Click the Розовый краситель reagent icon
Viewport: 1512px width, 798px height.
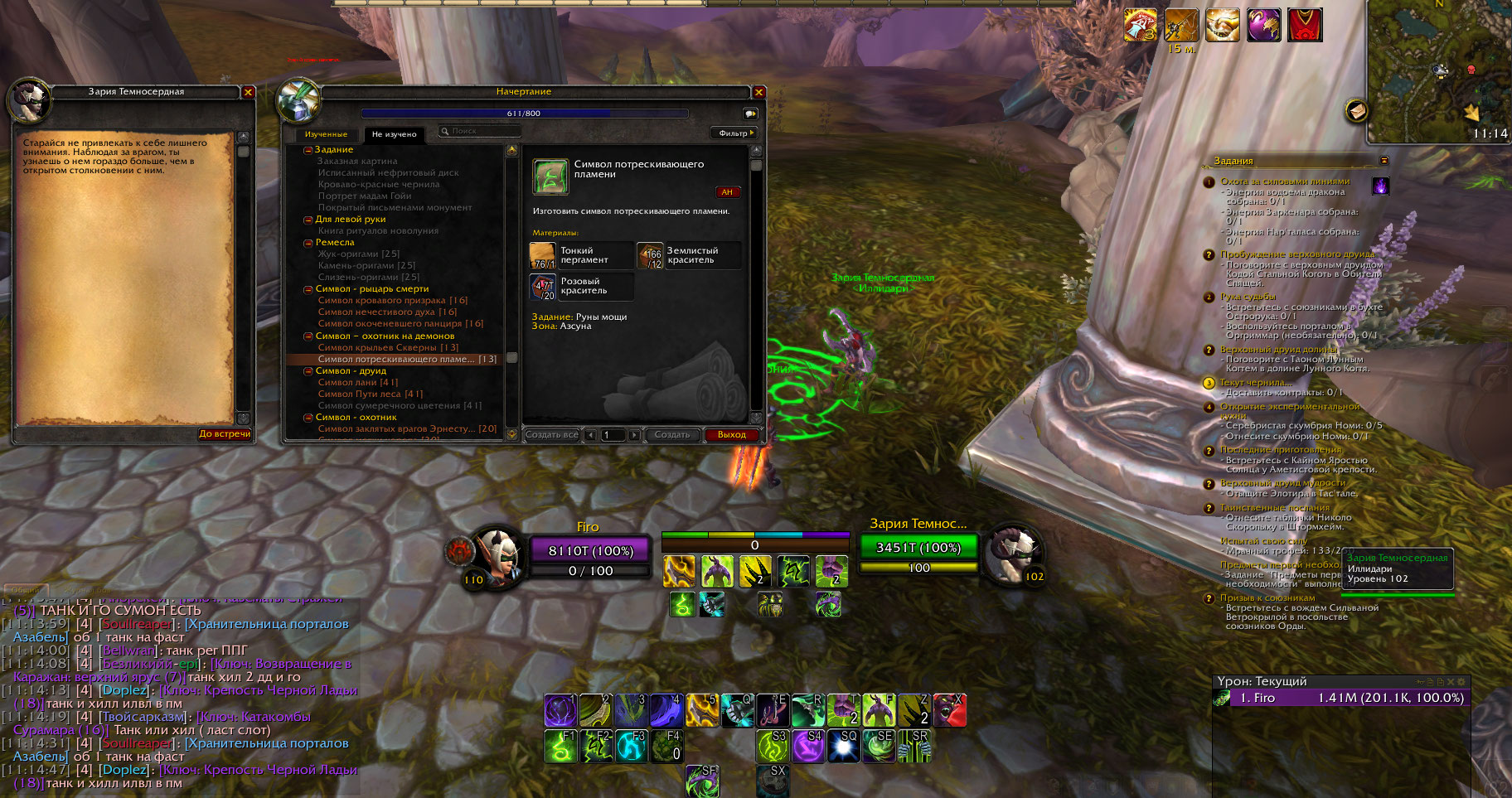pos(542,287)
